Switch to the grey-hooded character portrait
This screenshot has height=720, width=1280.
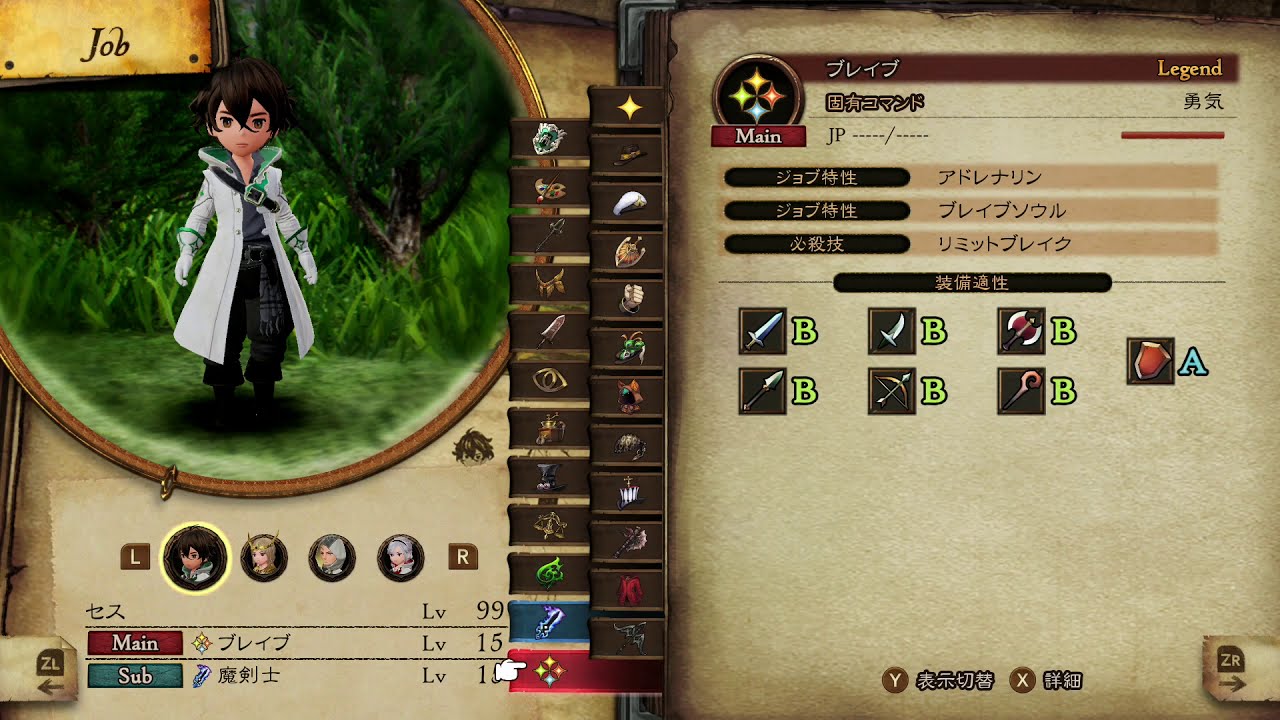tap(332, 558)
